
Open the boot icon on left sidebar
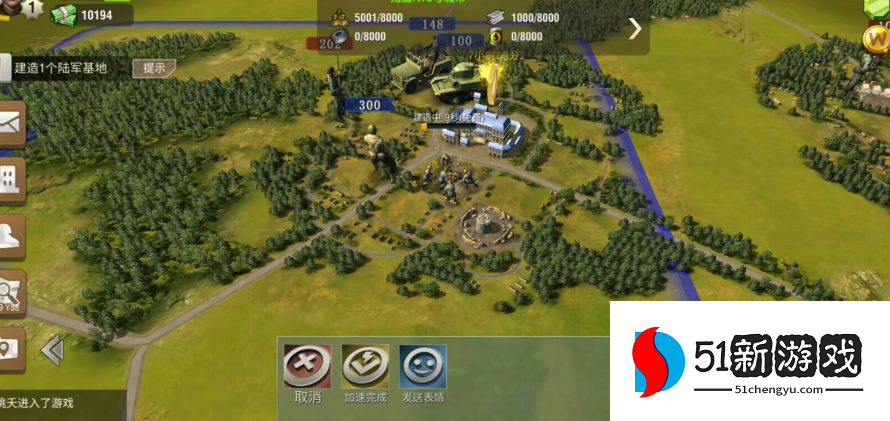click(10, 236)
